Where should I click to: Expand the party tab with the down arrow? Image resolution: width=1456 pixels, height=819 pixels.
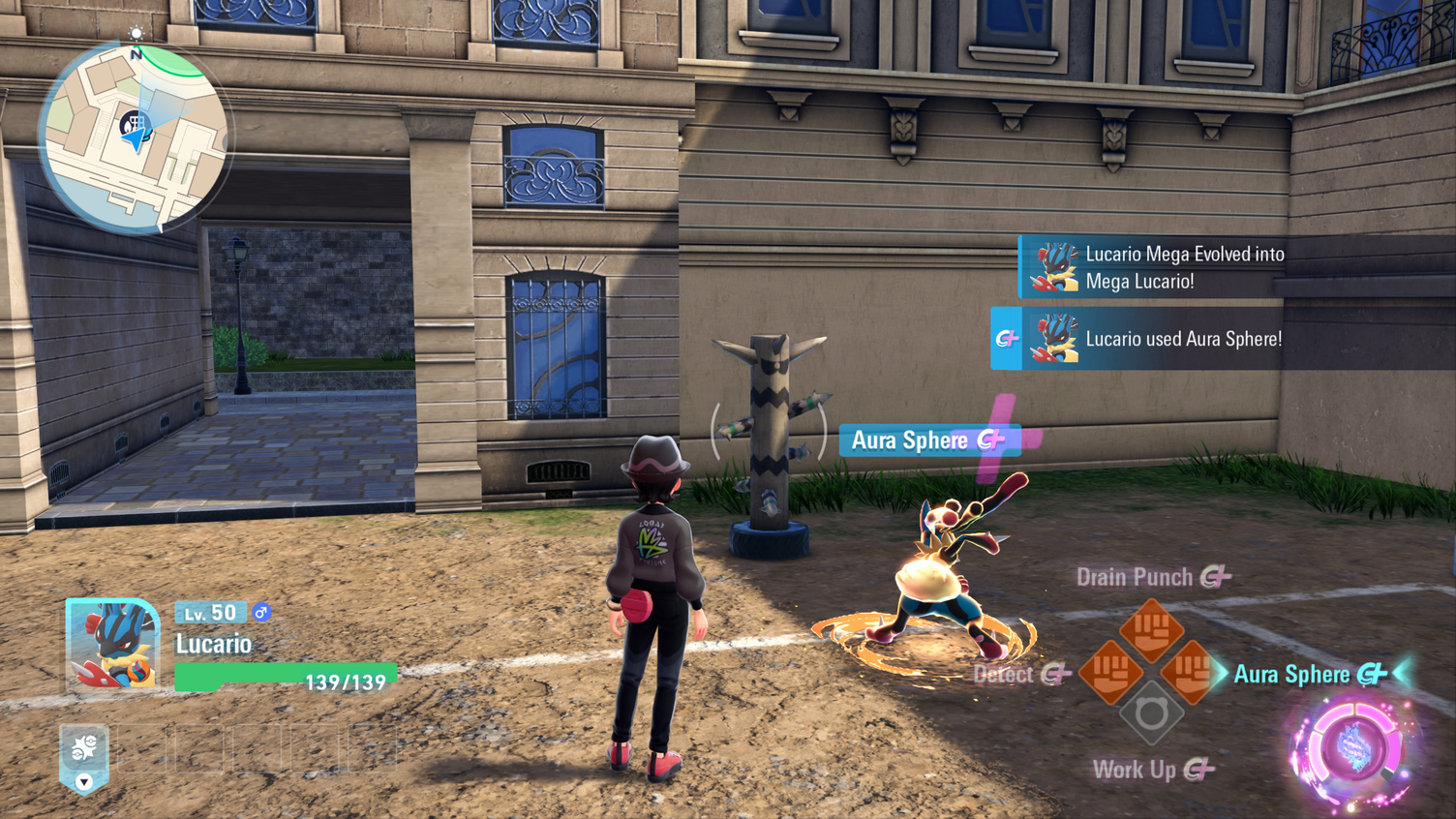[84, 781]
